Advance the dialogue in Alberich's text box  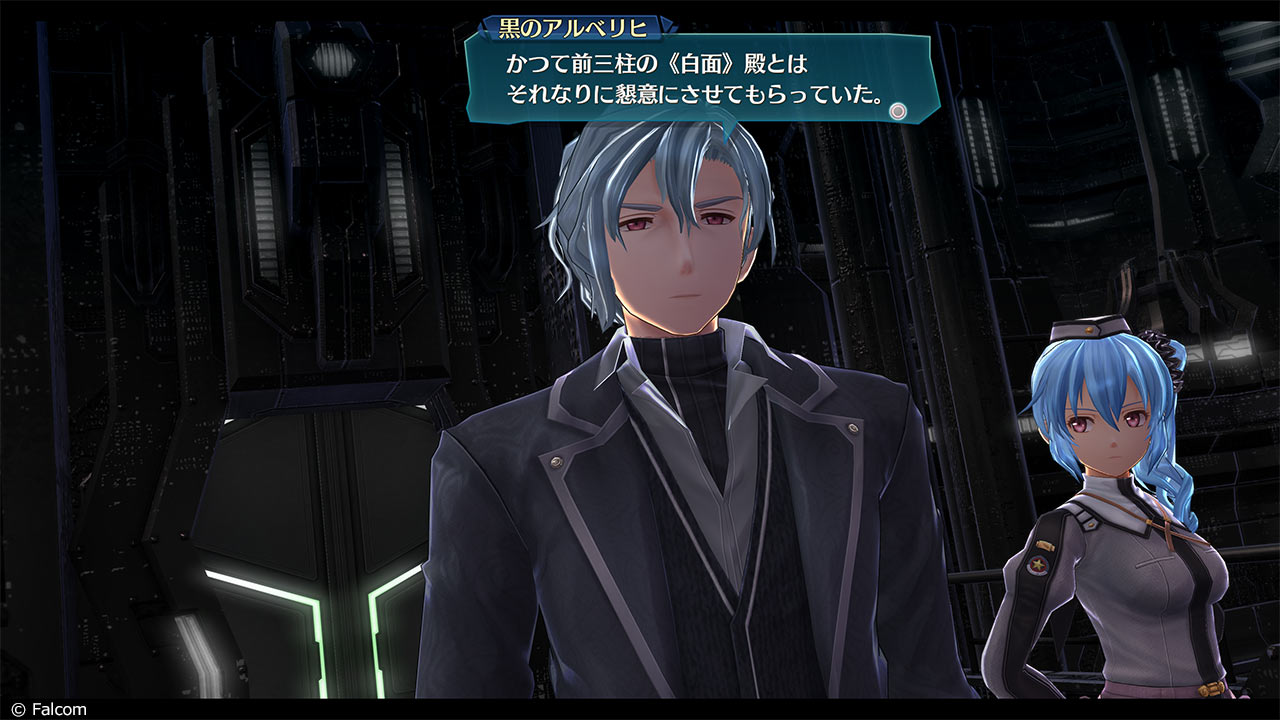(898, 111)
